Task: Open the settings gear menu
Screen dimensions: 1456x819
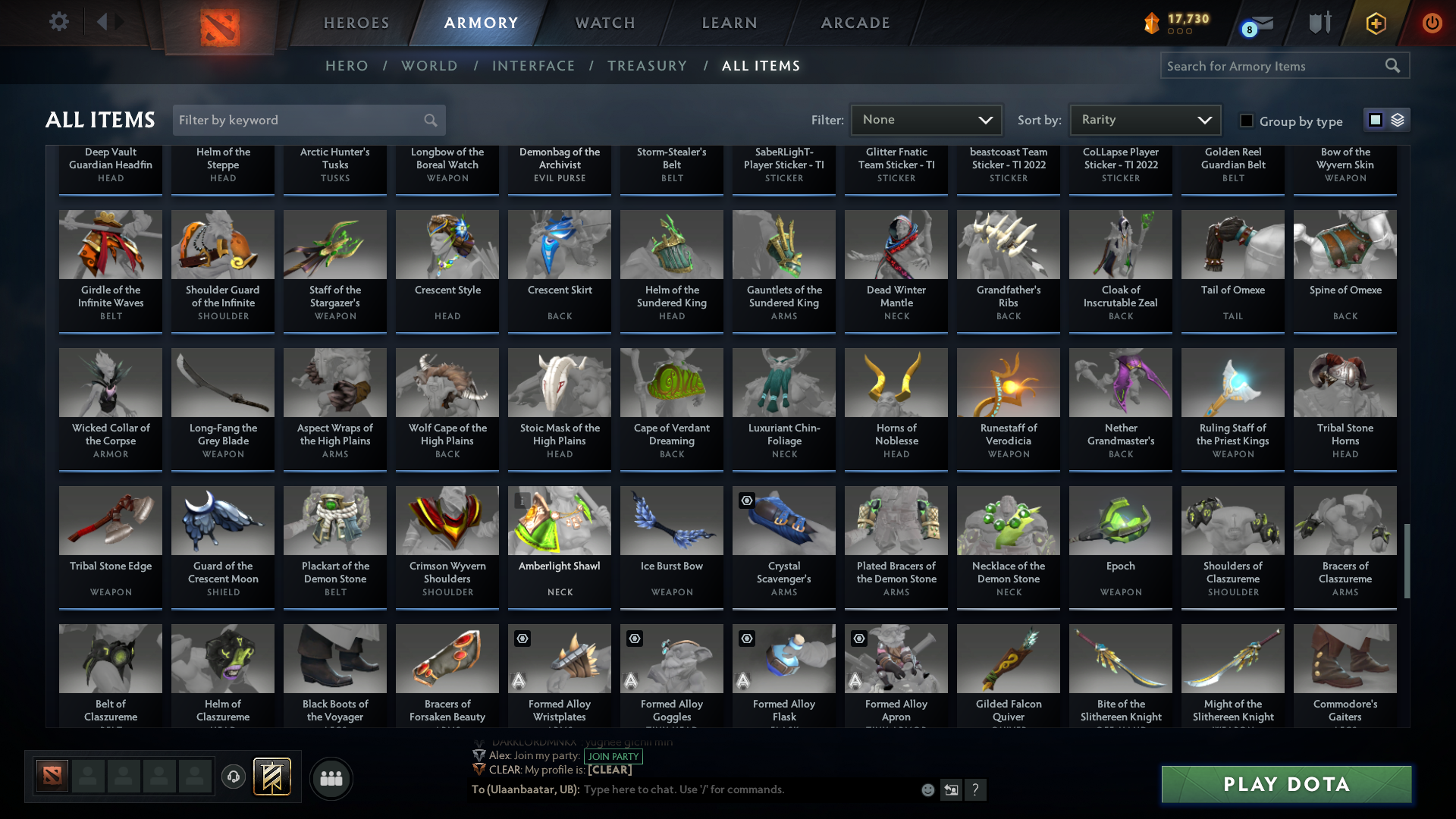Action: [x=59, y=22]
